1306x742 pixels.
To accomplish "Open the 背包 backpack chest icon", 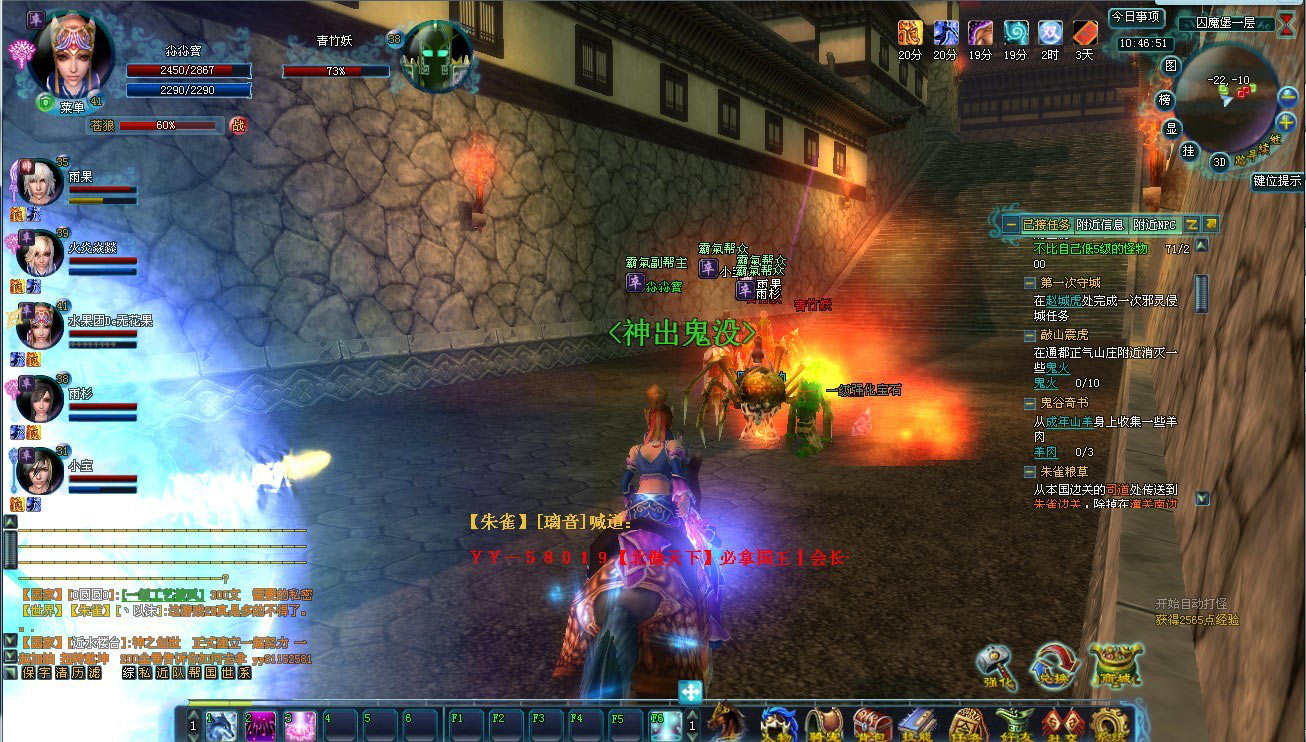I will tap(872, 724).
